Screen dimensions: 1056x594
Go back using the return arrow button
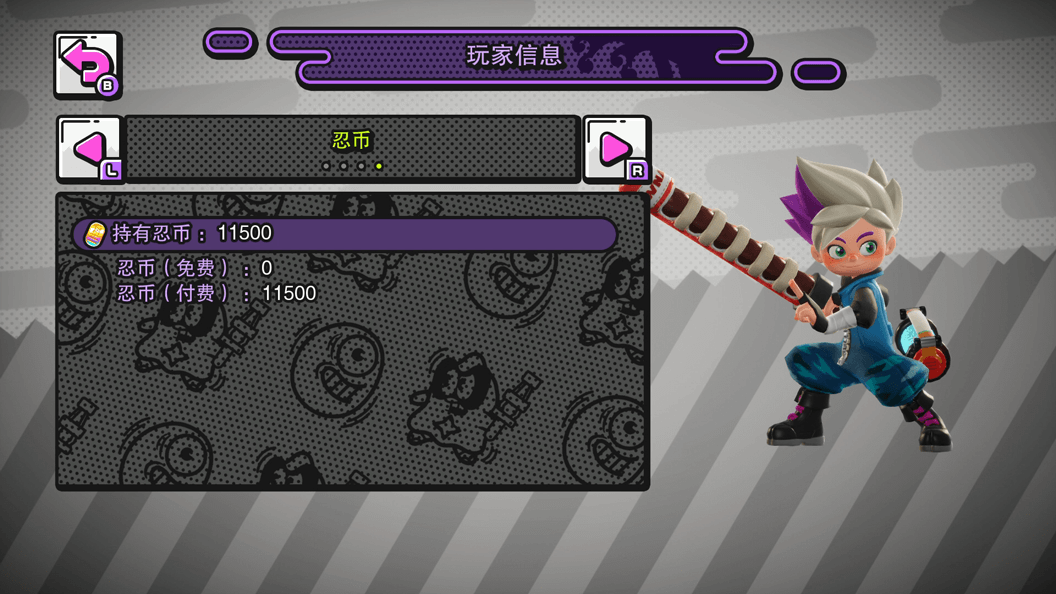(87, 65)
